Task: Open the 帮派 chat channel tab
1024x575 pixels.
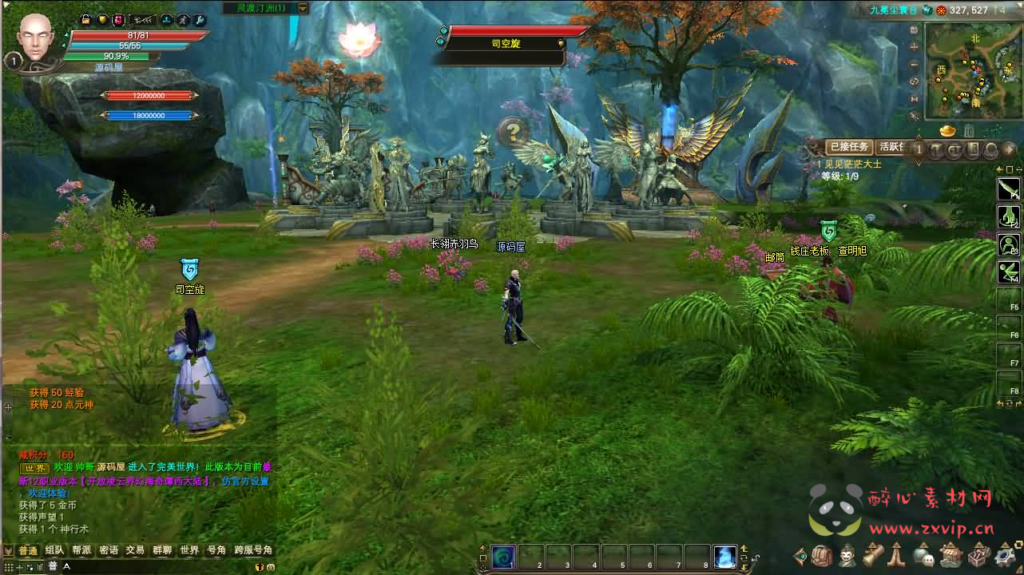Action: coord(81,550)
